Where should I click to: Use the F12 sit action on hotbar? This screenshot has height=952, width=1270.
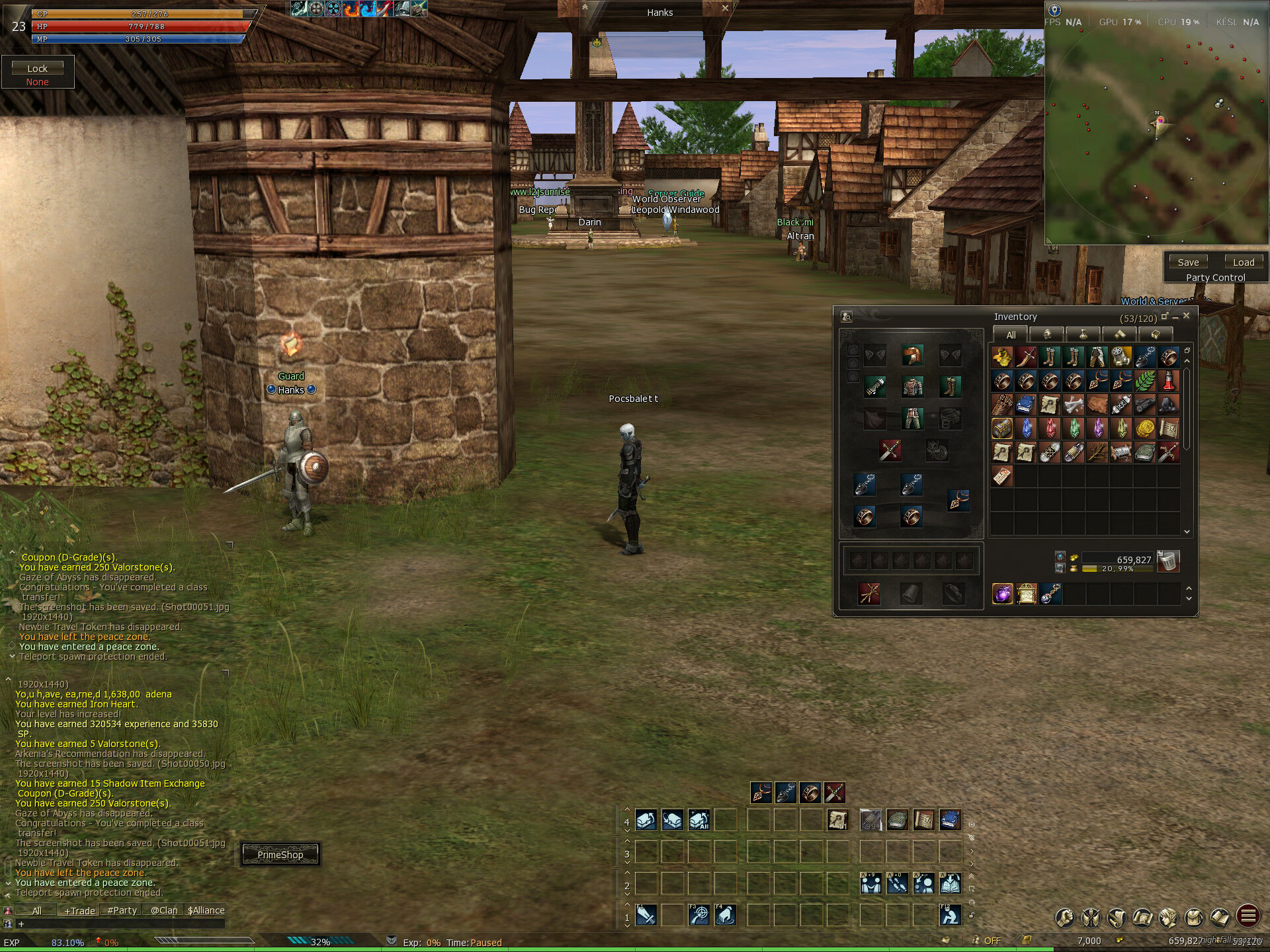coord(950,915)
